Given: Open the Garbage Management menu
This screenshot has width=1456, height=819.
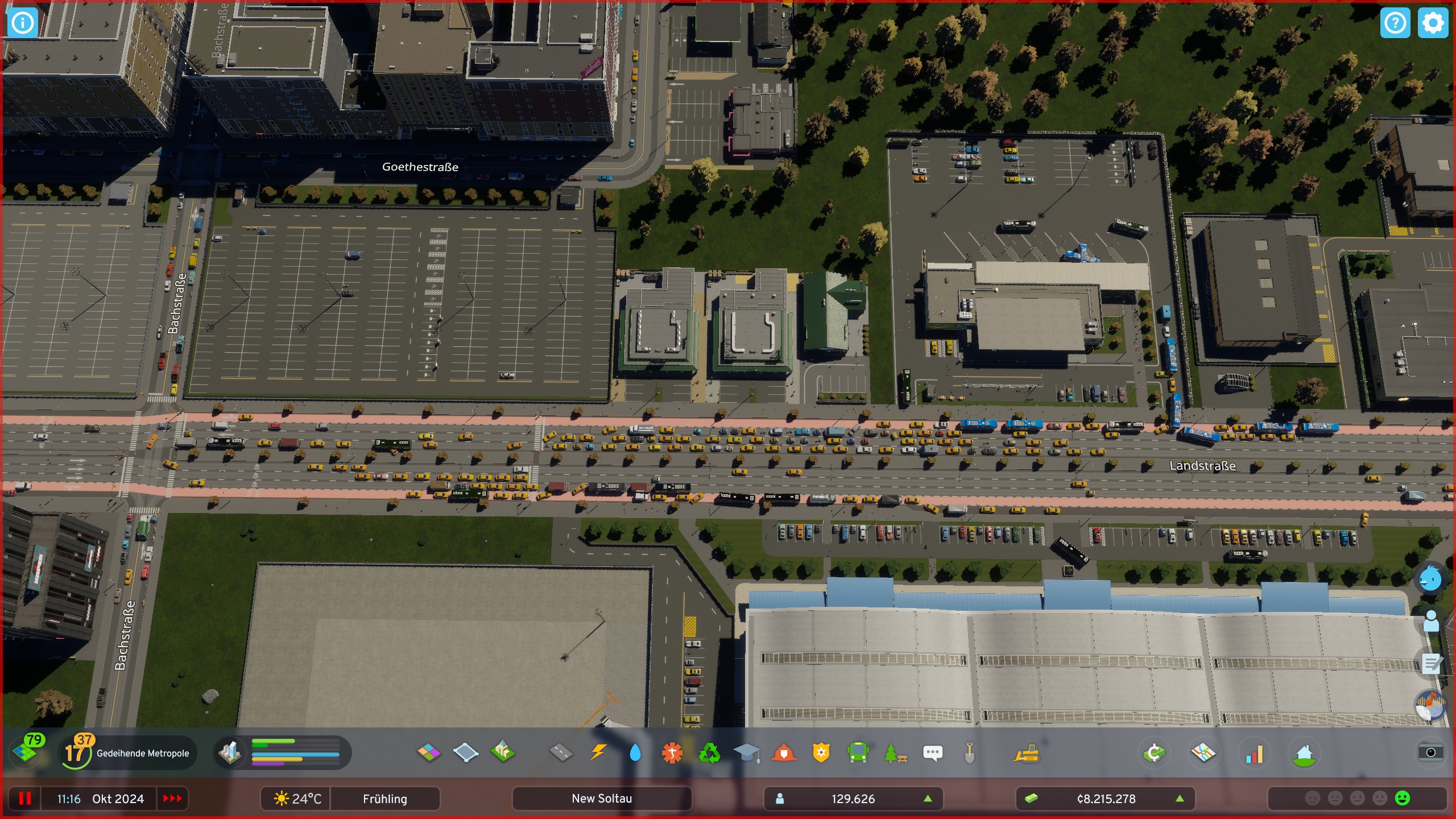Looking at the screenshot, I should click(710, 752).
